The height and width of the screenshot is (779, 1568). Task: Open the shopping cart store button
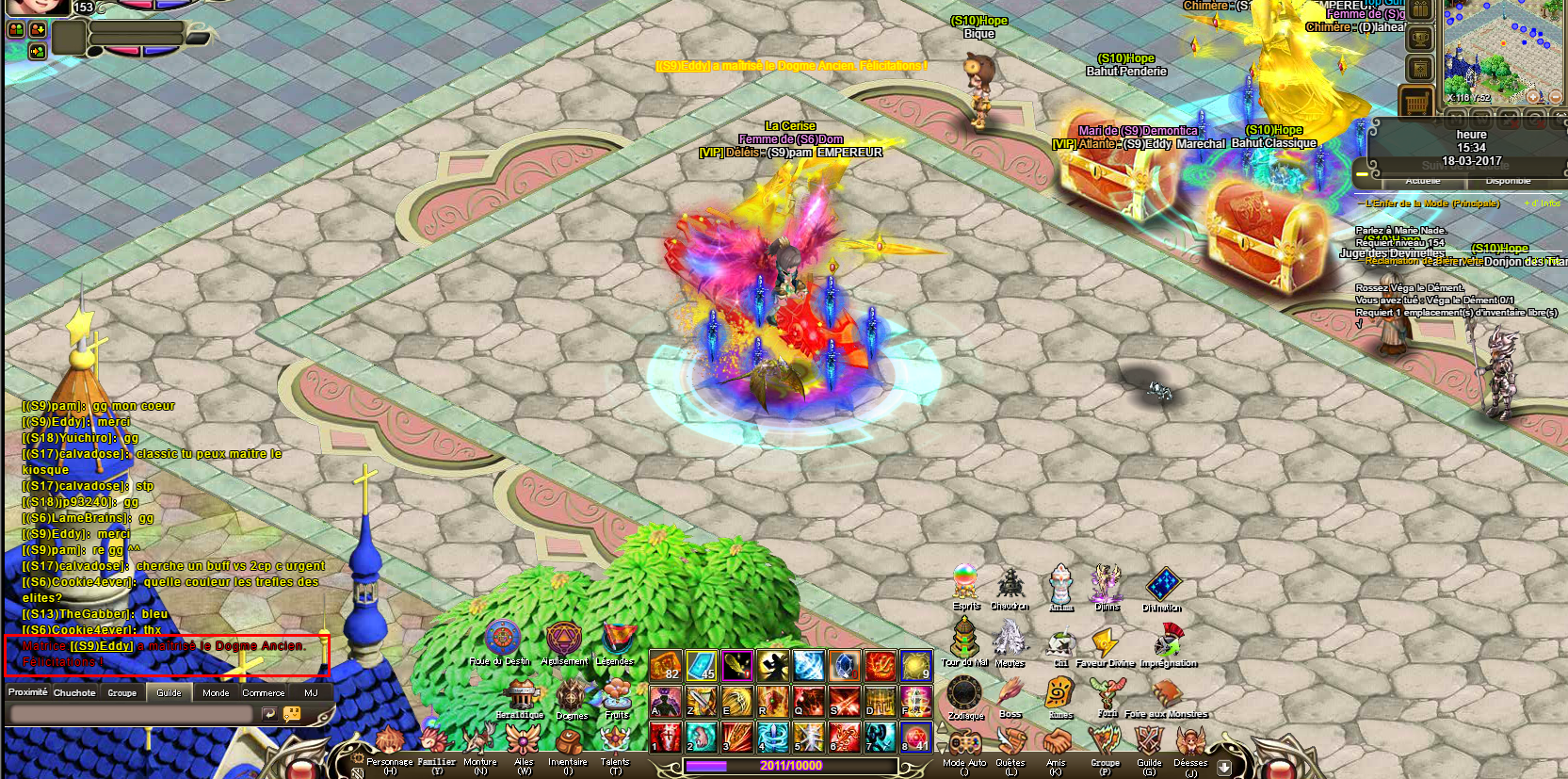tap(1417, 102)
